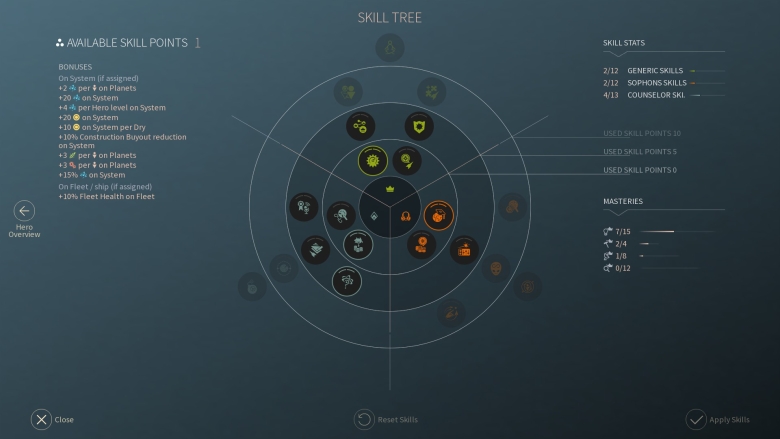Click the Reset Skills button
Viewport: 780px width, 439px height.
364,419
